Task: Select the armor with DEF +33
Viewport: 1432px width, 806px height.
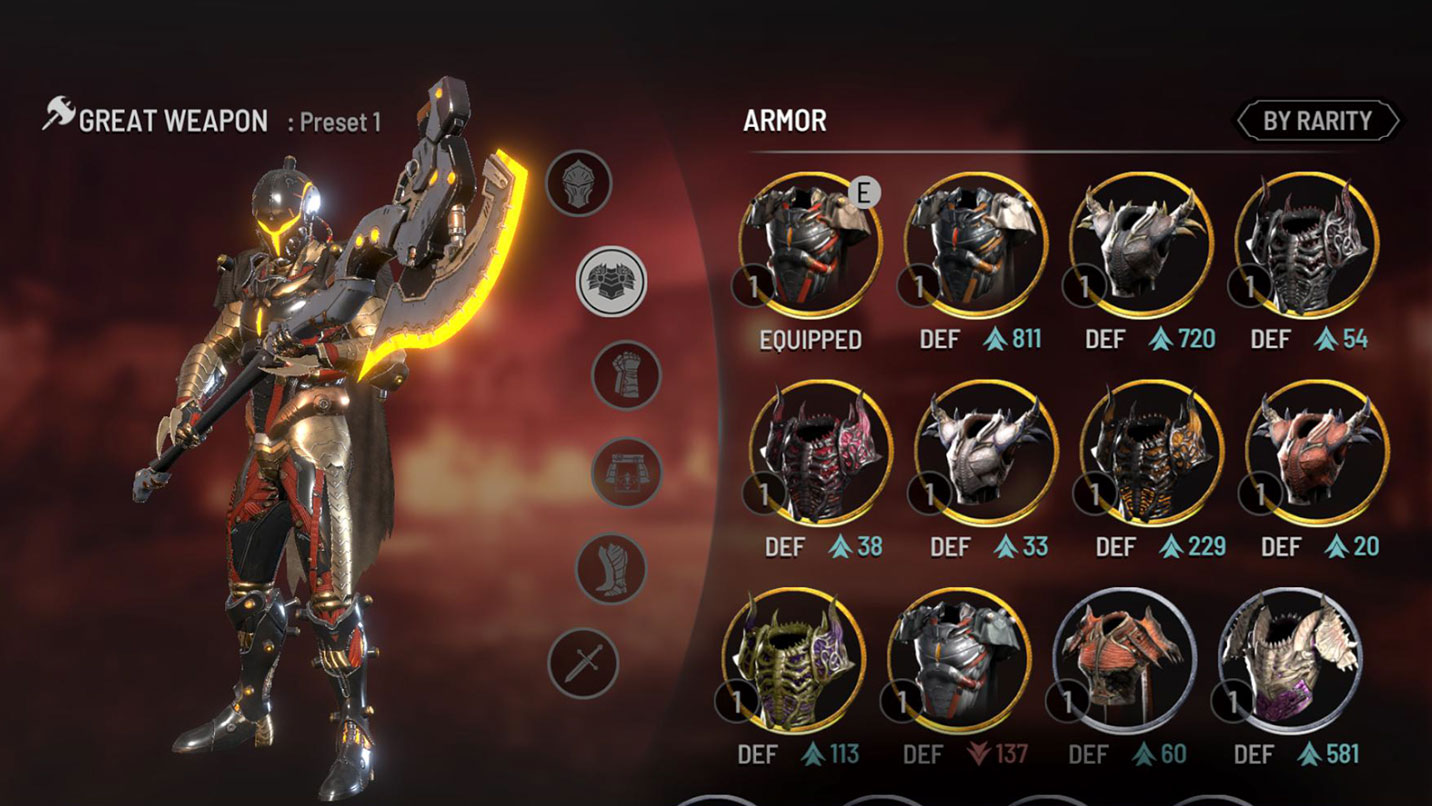Action: pyautogui.click(x=987, y=453)
